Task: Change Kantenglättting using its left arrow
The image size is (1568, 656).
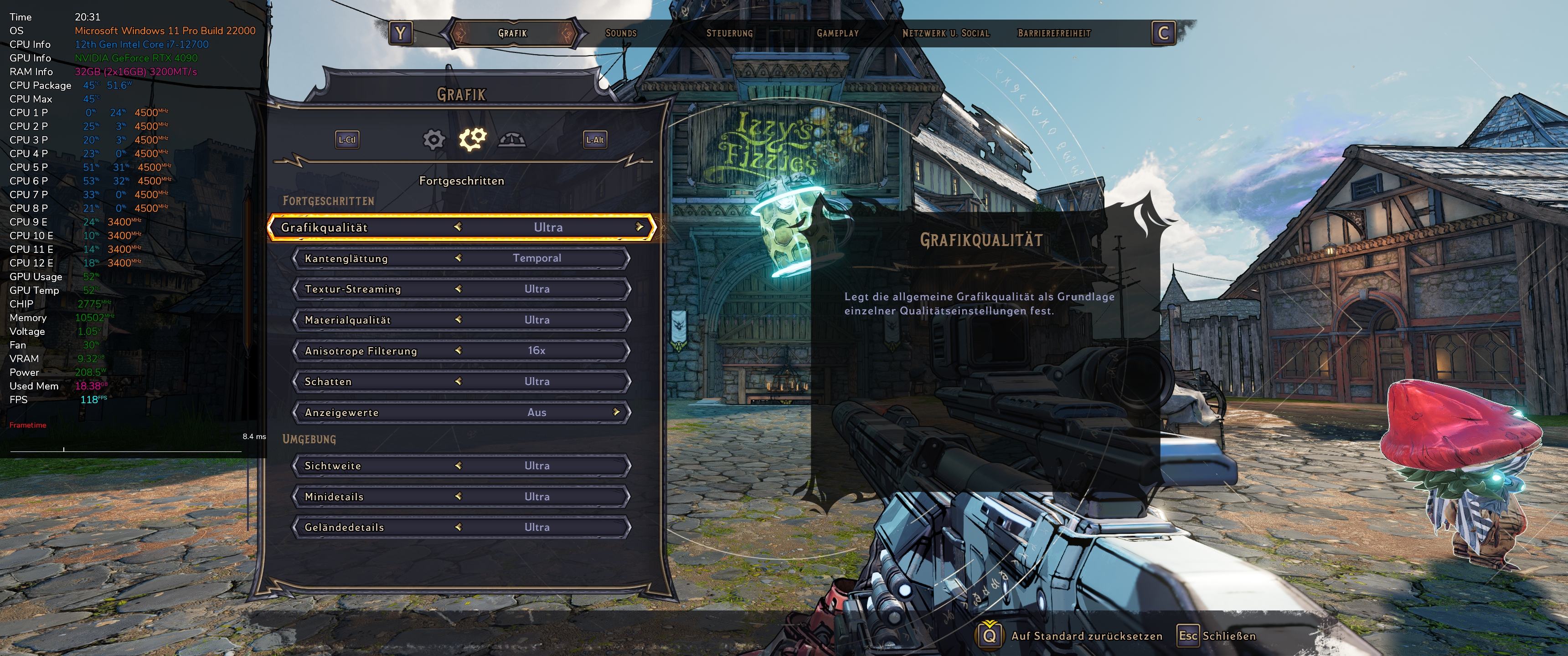Action: (458, 258)
